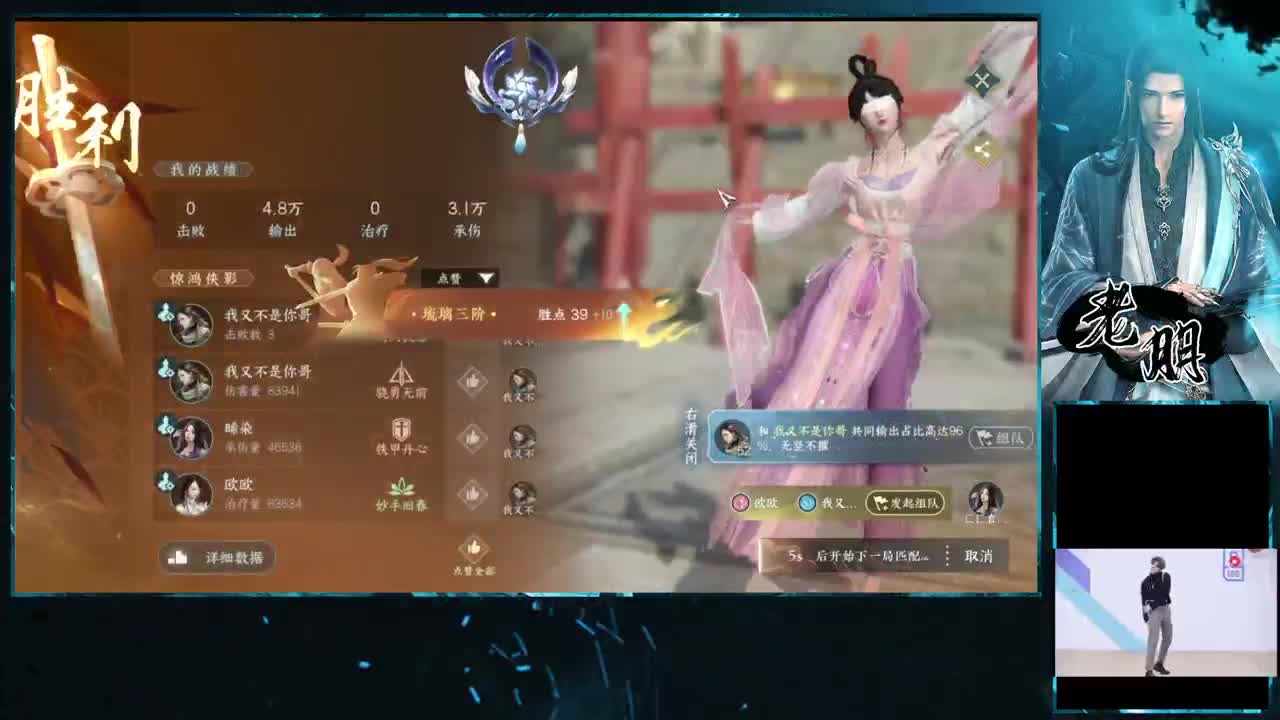
Task: Select the faction crest emblem at screen top
Action: tap(520, 85)
